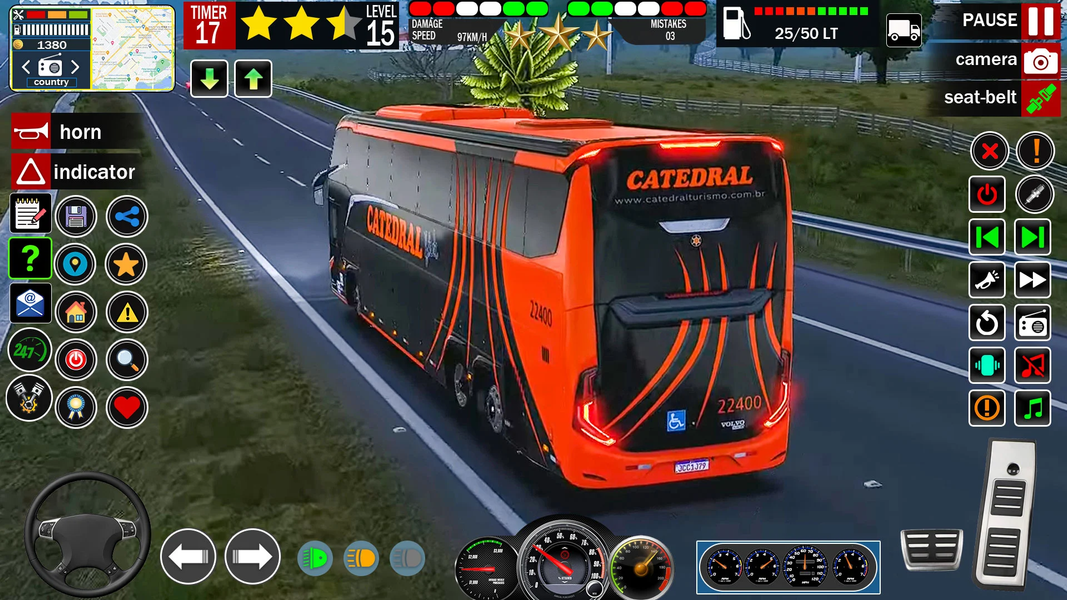Click the red X button
1067x600 pixels.
click(x=988, y=152)
